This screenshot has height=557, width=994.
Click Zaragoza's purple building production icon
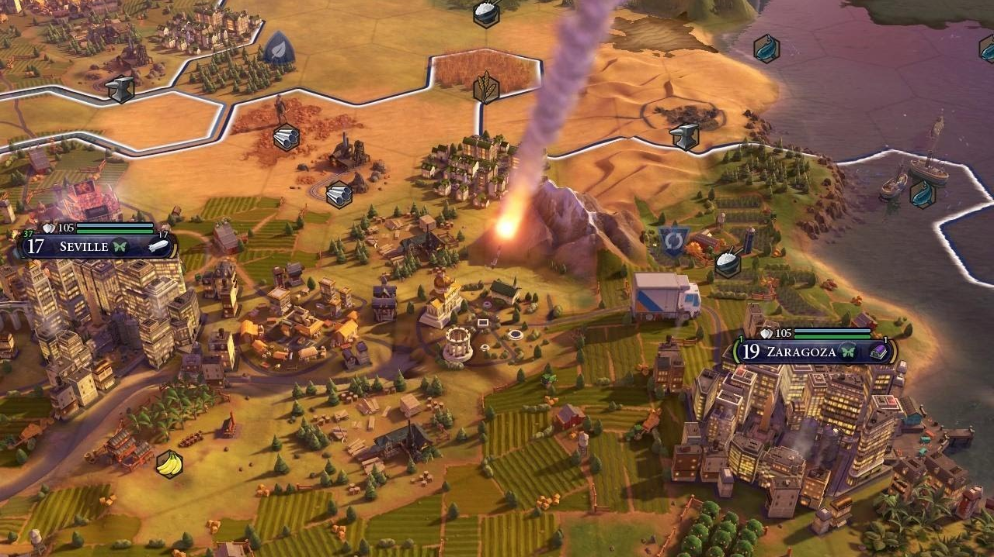point(877,352)
